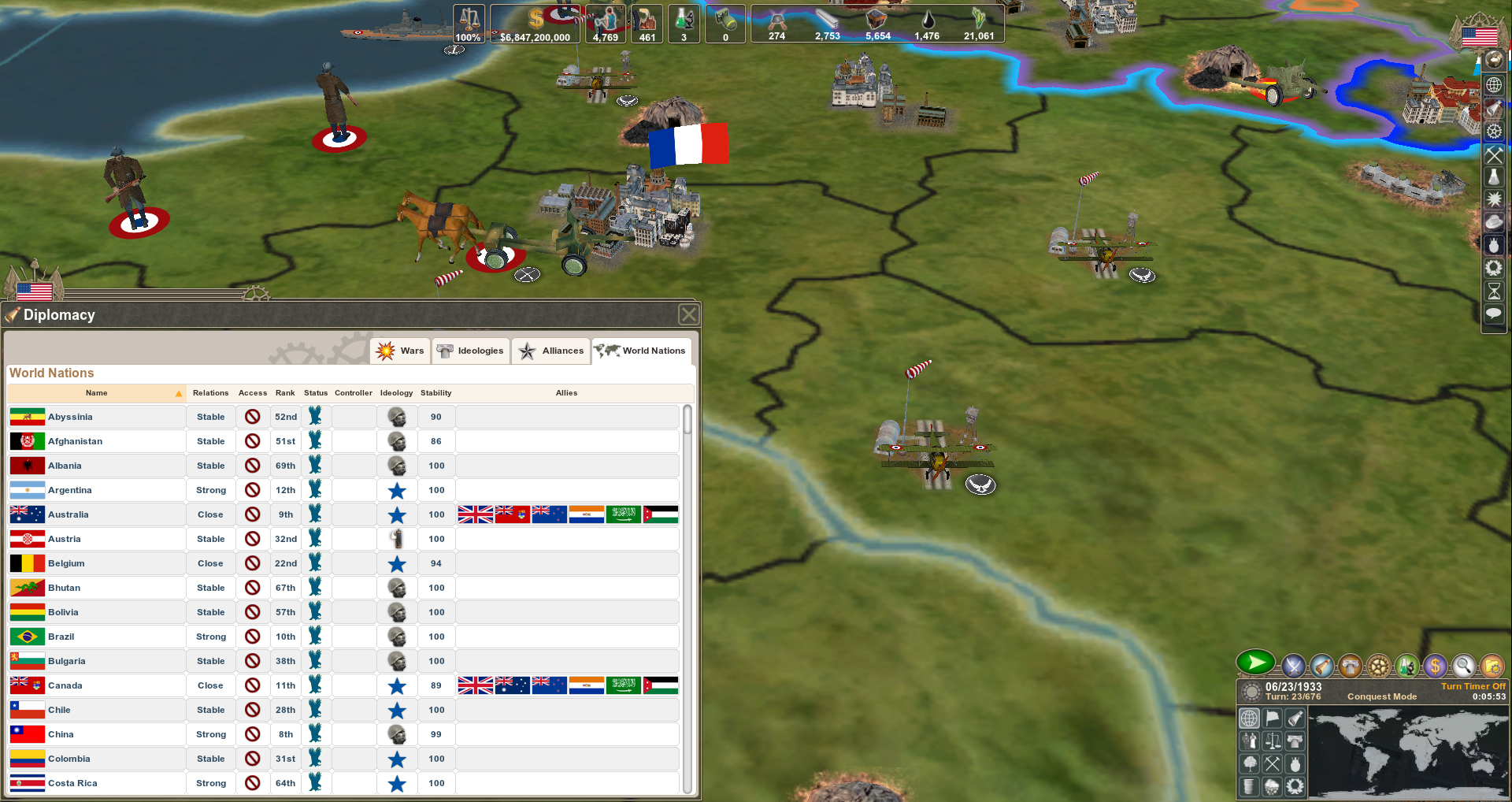Click the Stability column header
The image size is (1512, 802).
pos(435,393)
